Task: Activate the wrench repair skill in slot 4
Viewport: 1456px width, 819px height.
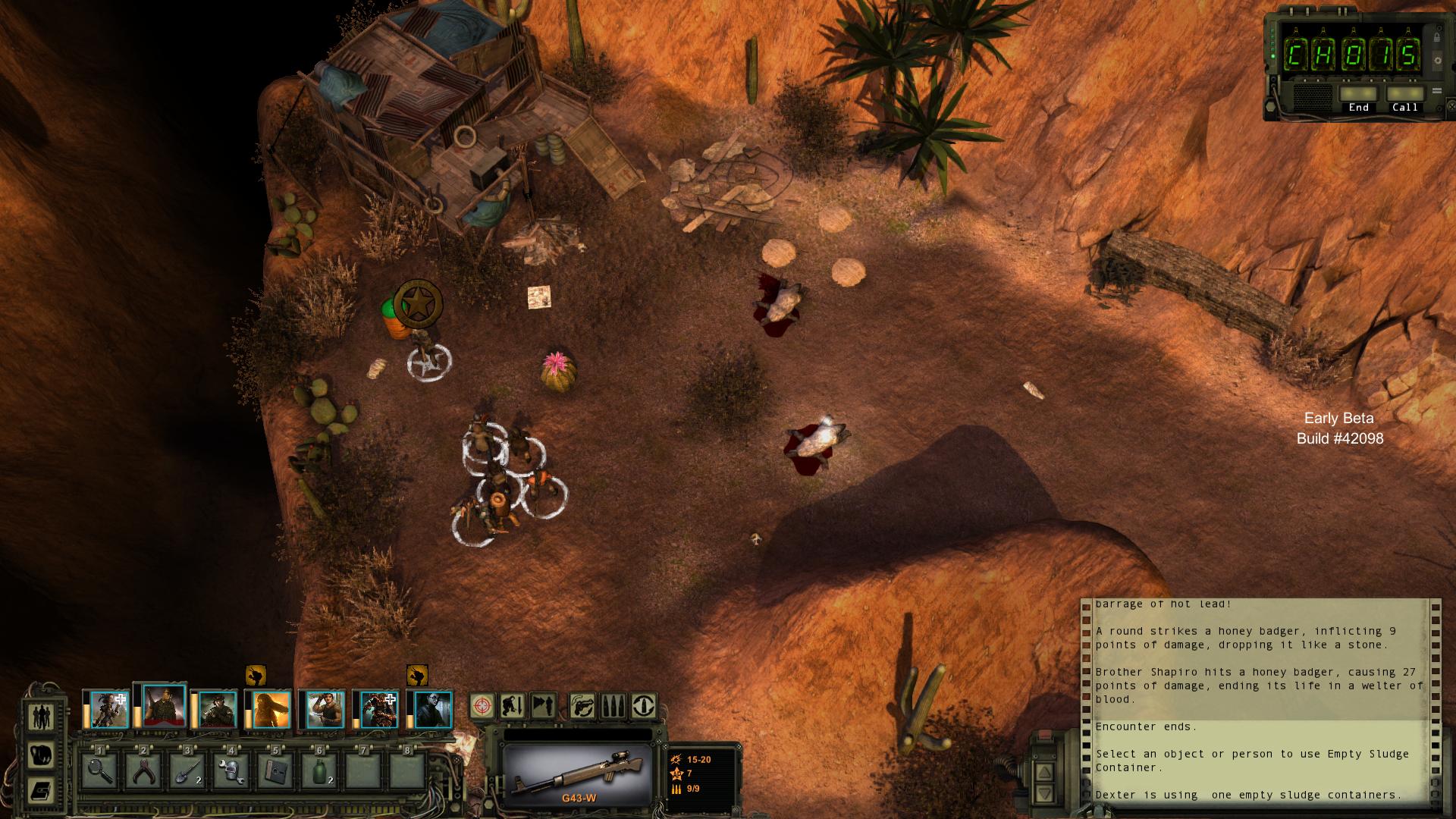Action: point(233,770)
